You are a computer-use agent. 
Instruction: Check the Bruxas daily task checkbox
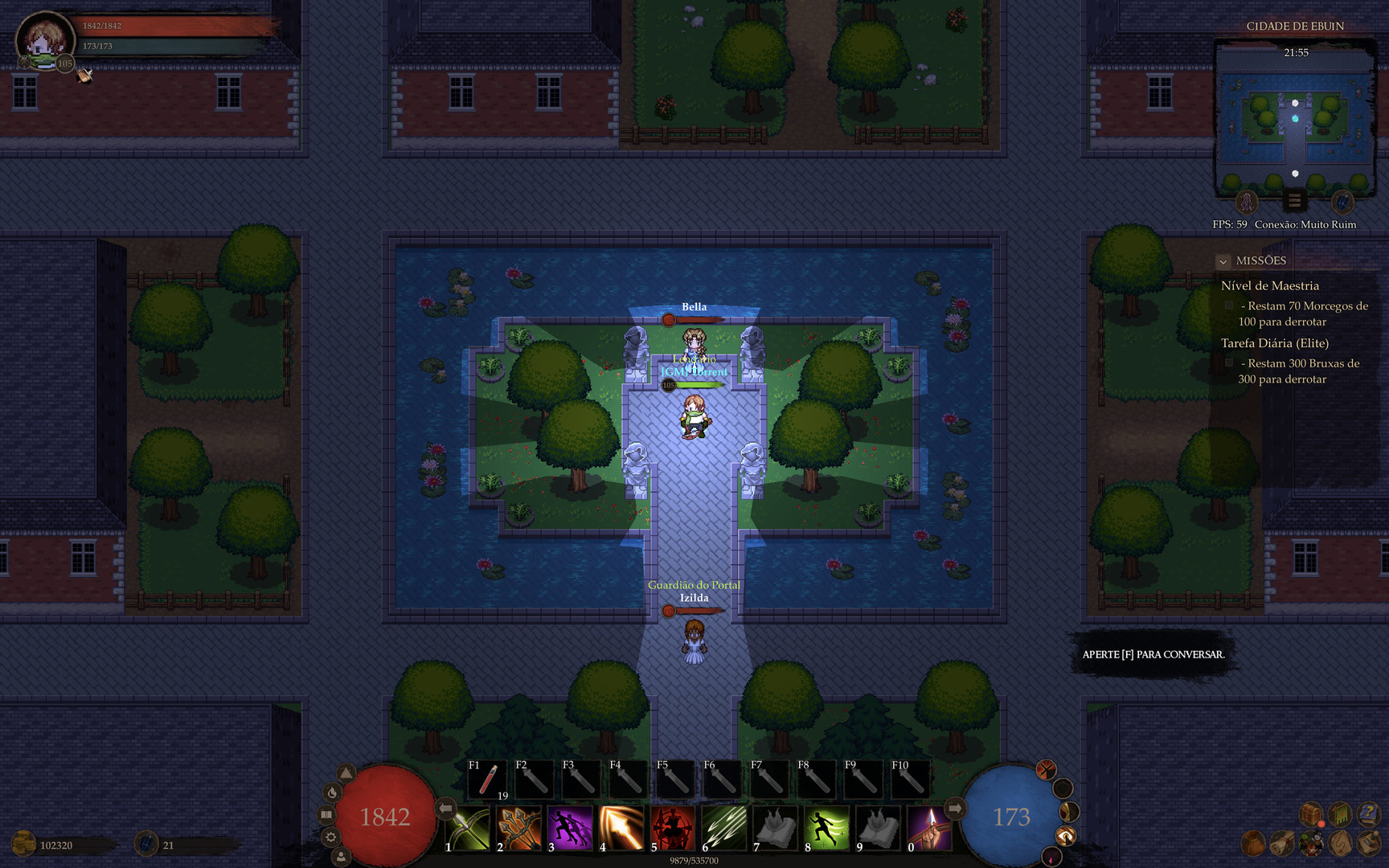(1229, 363)
